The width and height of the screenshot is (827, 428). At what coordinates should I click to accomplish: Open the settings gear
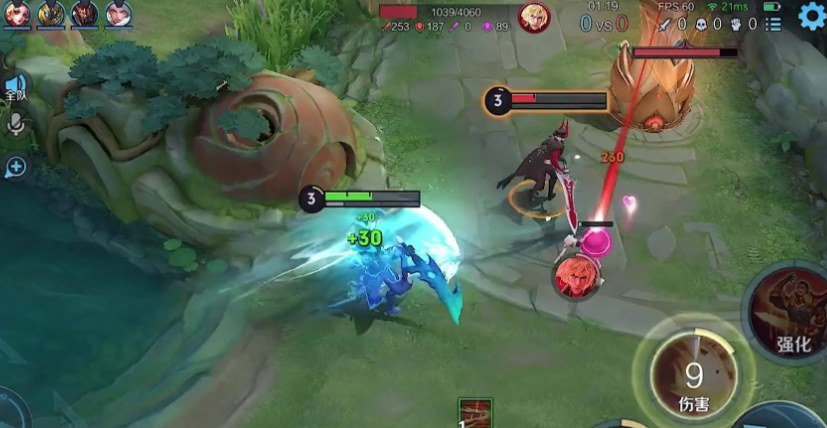812,15
